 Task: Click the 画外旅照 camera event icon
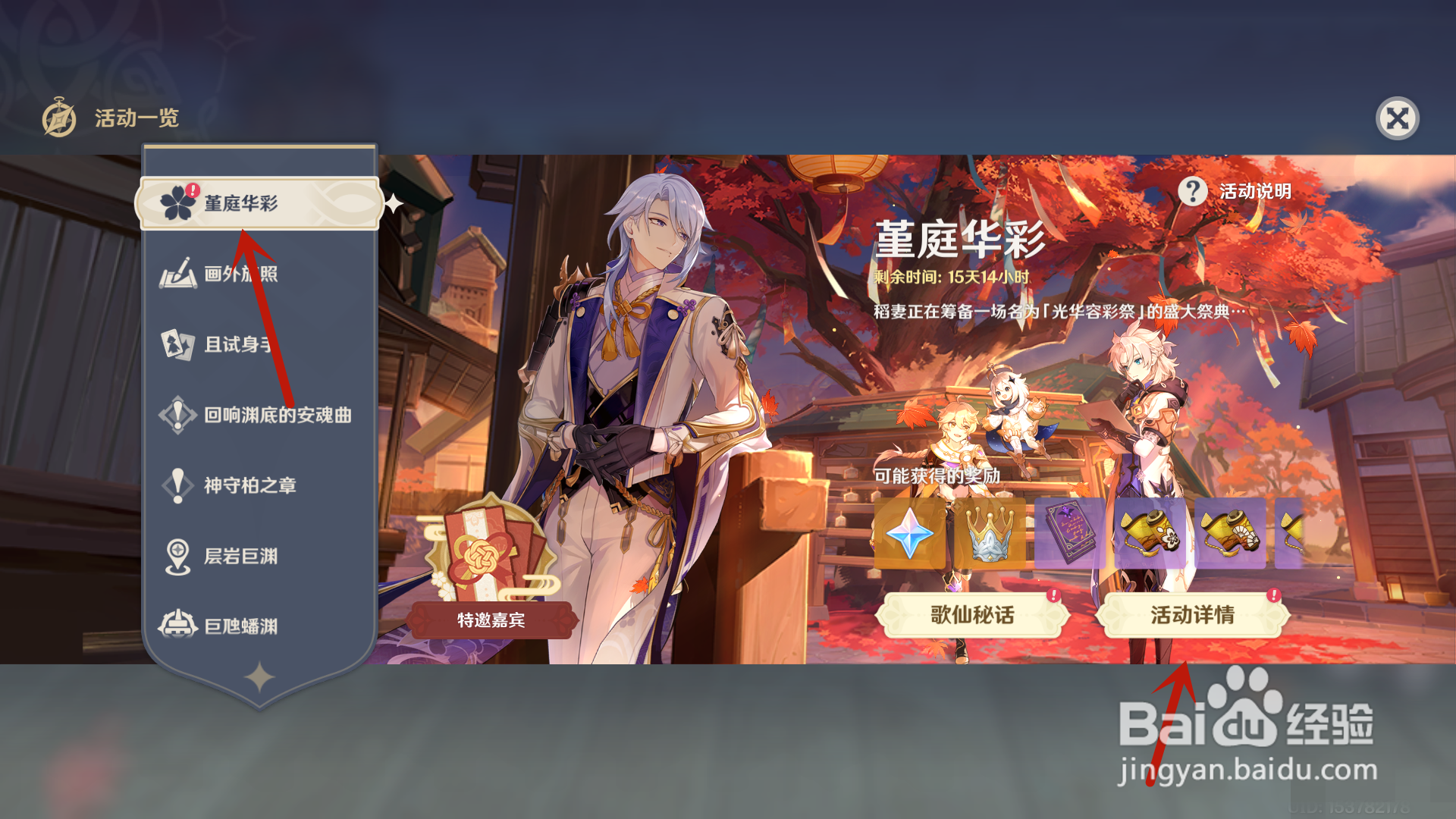click(x=178, y=275)
